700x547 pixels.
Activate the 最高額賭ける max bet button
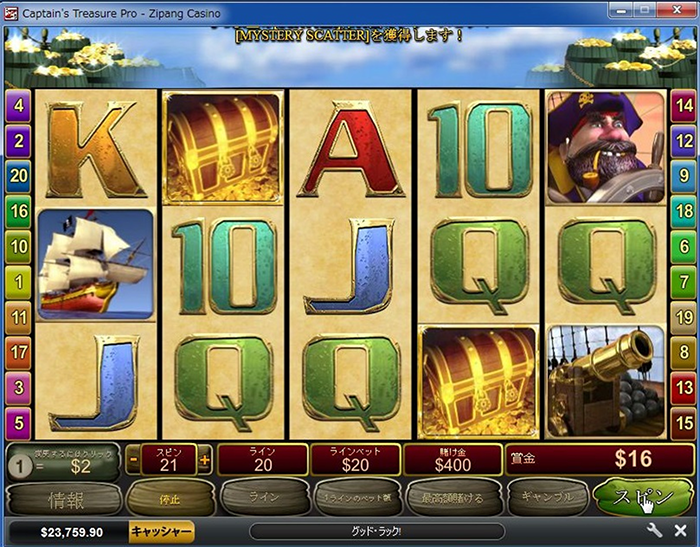click(450, 496)
